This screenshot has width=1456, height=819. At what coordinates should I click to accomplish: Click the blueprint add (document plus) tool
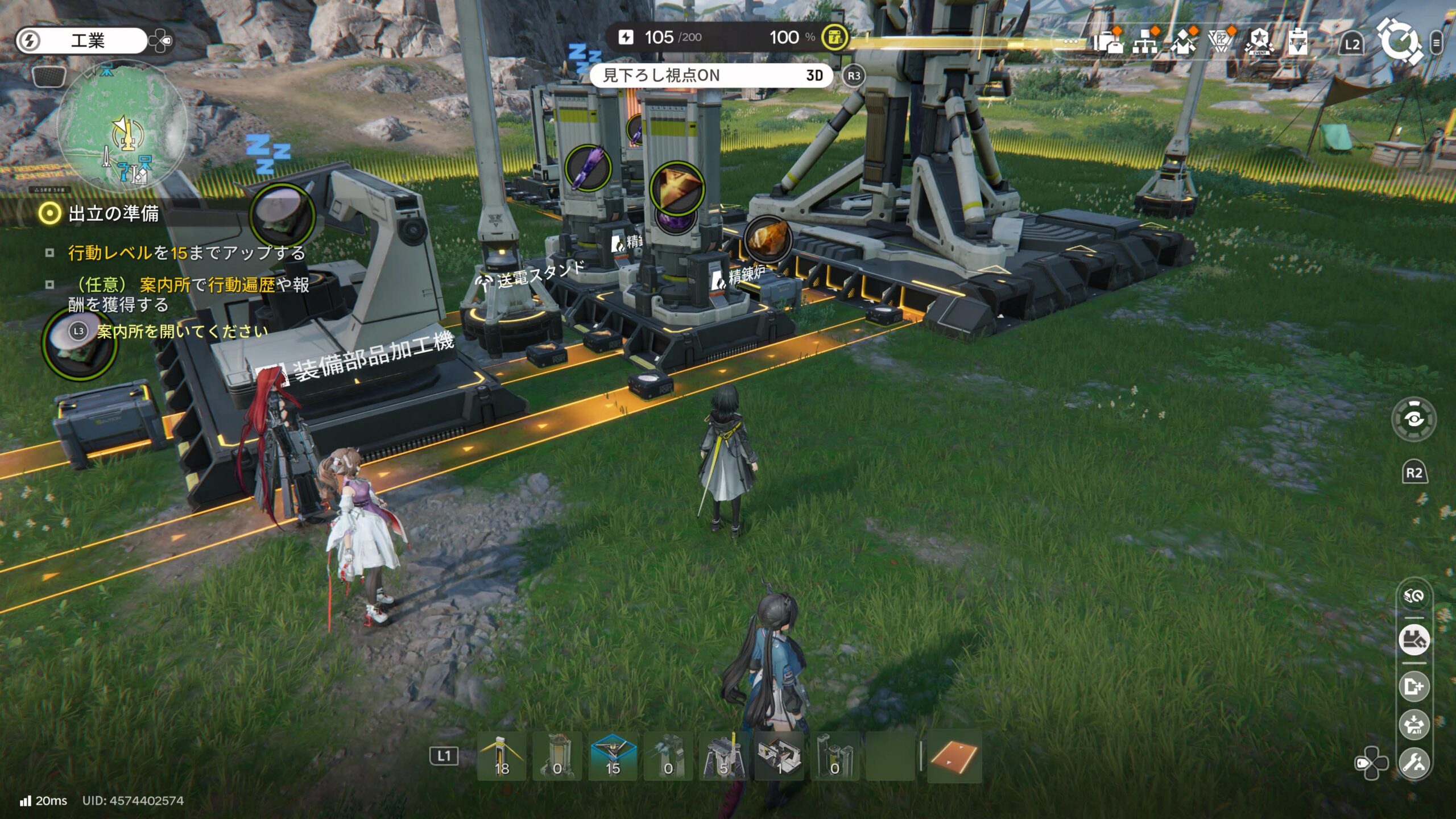click(1414, 686)
